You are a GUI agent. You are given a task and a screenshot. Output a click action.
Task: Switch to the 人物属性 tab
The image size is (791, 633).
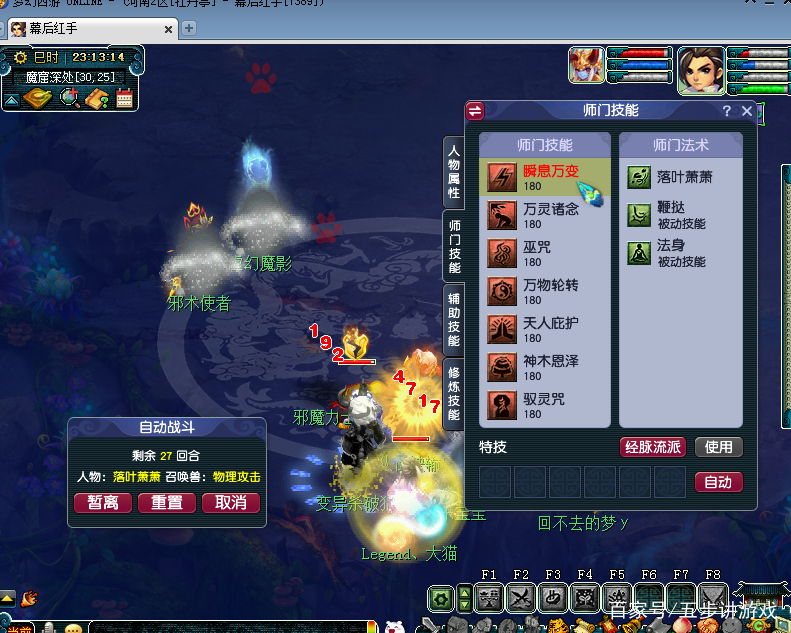[x=453, y=172]
